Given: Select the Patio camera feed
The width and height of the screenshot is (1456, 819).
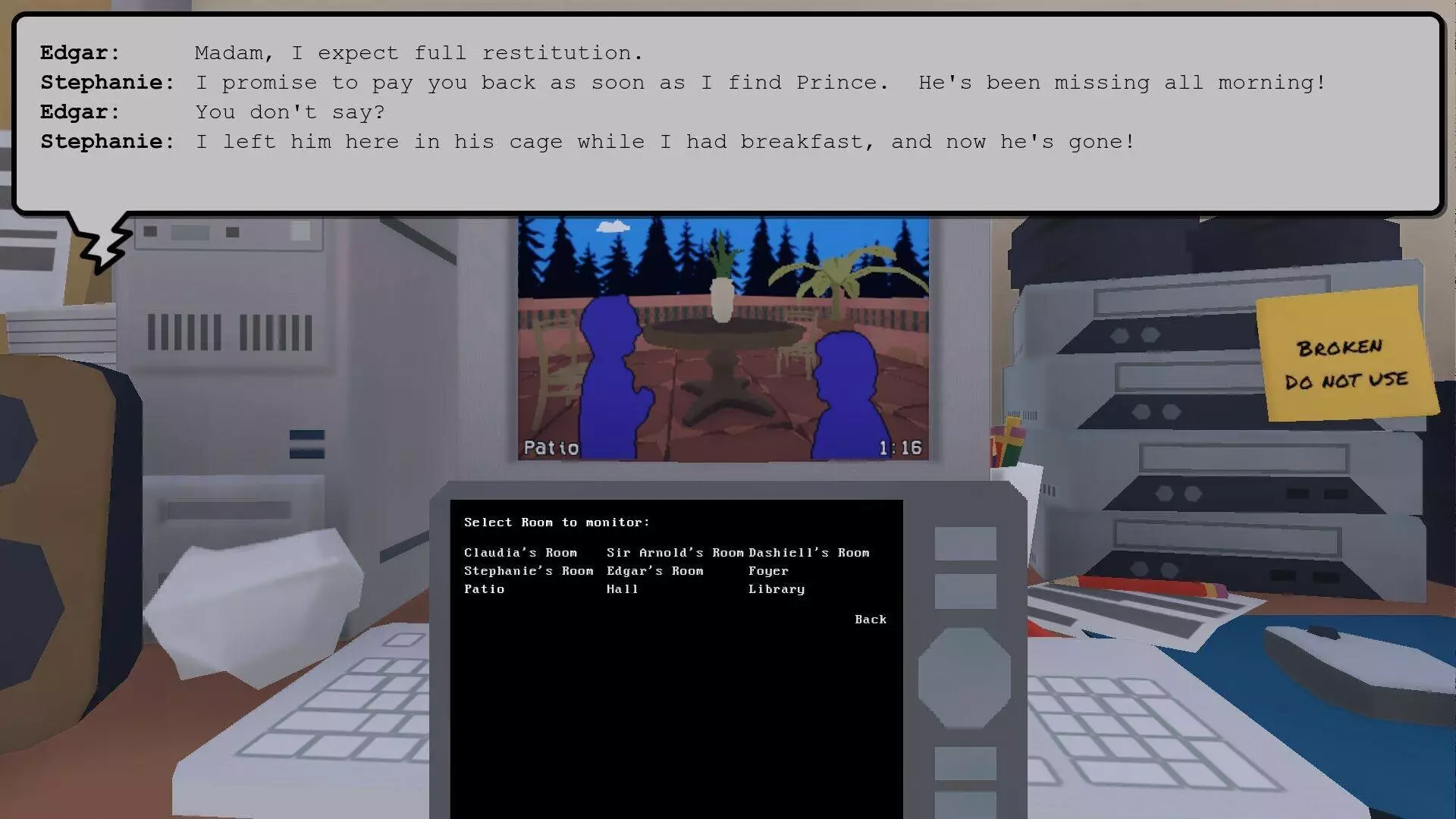Looking at the screenshot, I should tap(484, 588).
